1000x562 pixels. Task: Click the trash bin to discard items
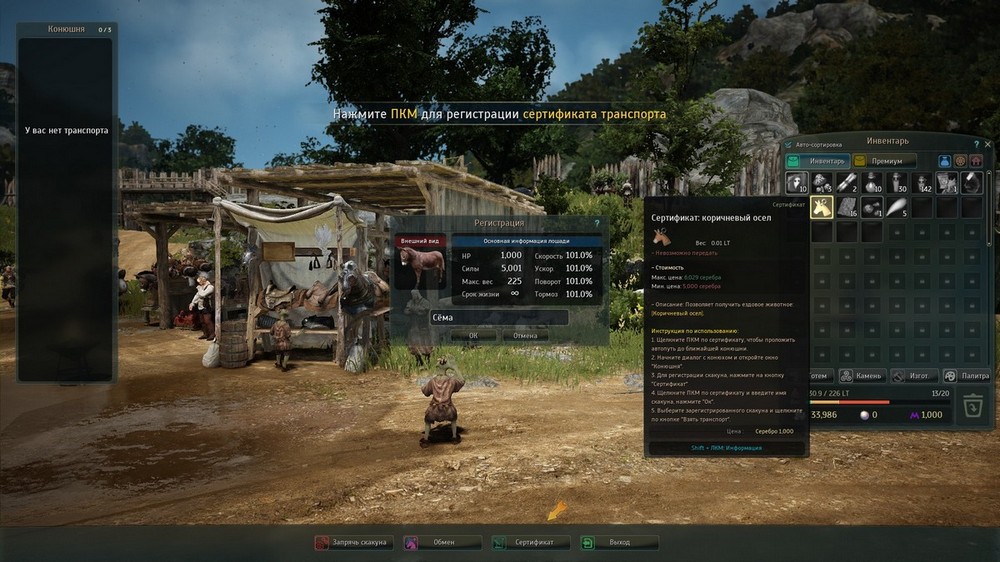(x=973, y=407)
